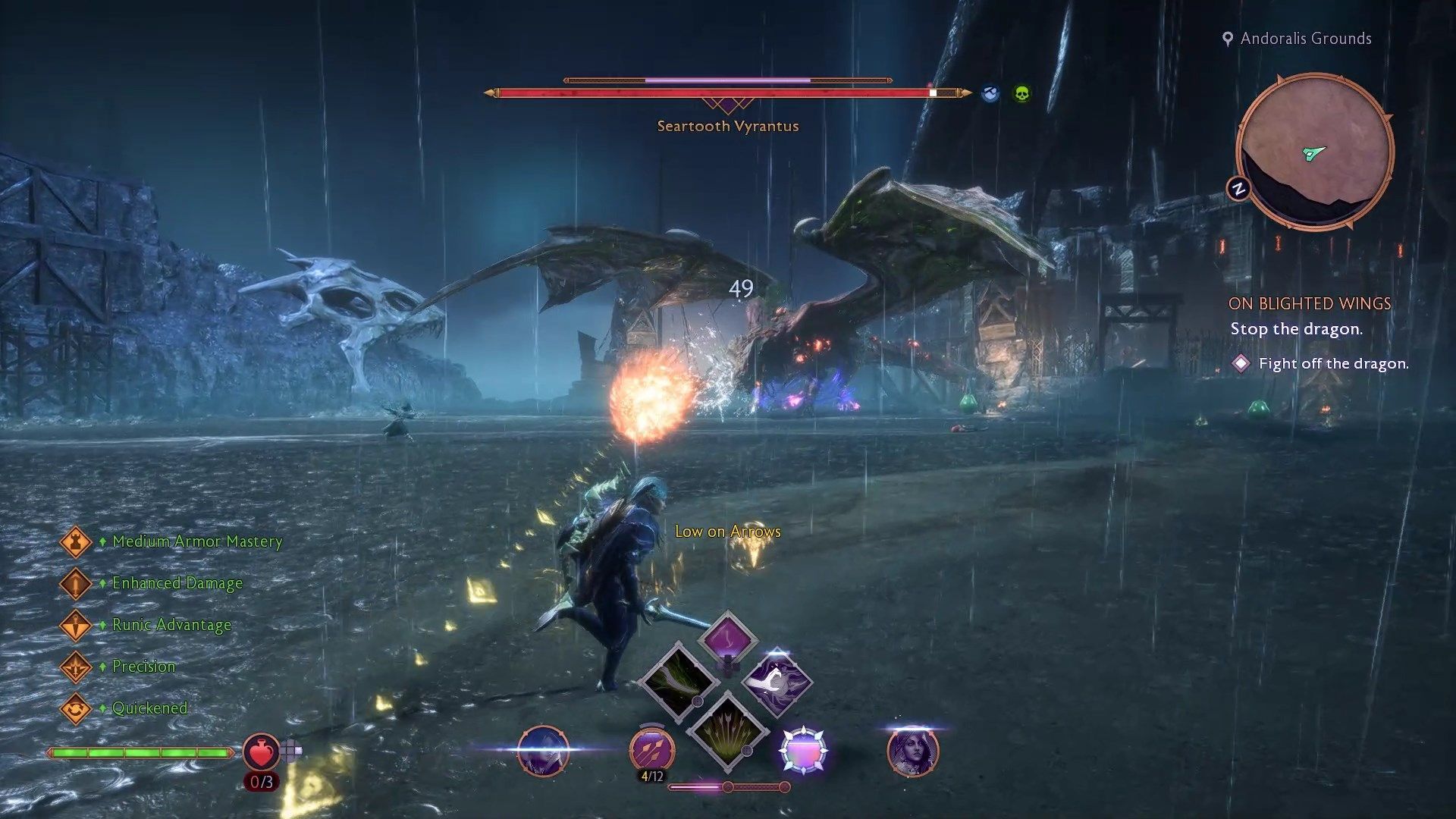This screenshot has width=1456, height=819.
Task: Trigger the glowing ultimate ability icon
Action: click(803, 751)
